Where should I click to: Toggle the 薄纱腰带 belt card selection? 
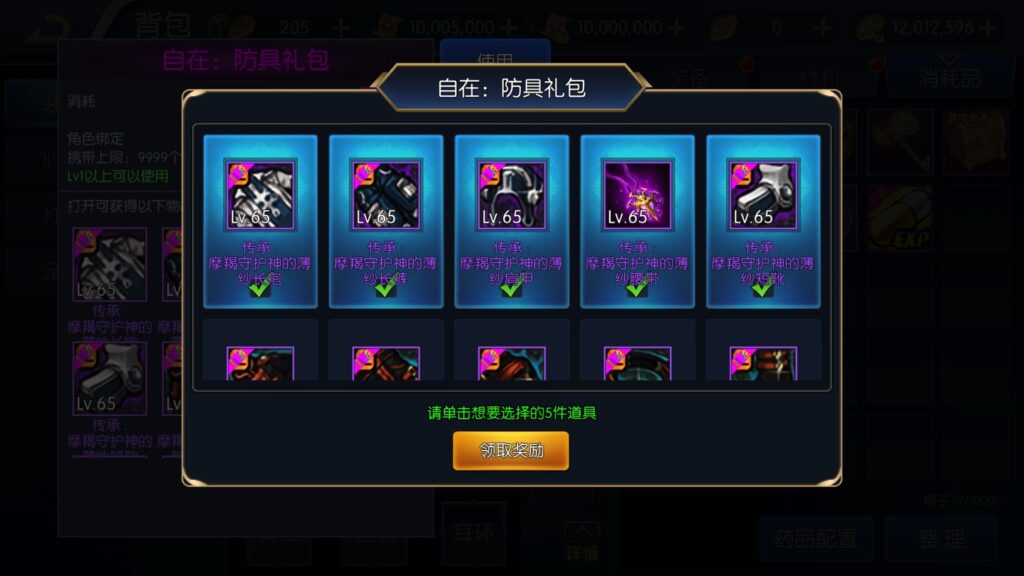pos(637,220)
